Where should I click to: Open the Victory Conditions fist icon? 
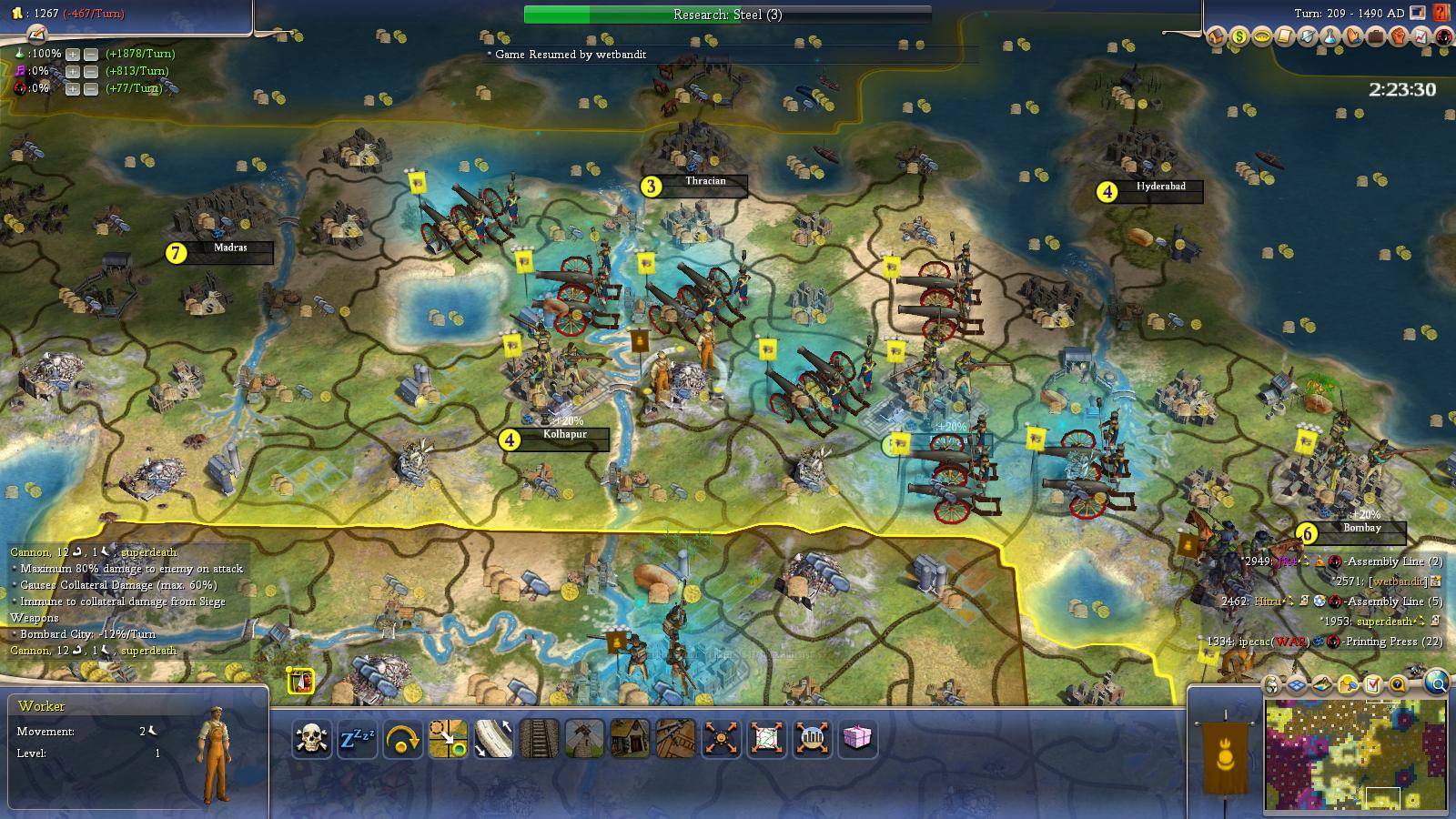coord(1400,37)
